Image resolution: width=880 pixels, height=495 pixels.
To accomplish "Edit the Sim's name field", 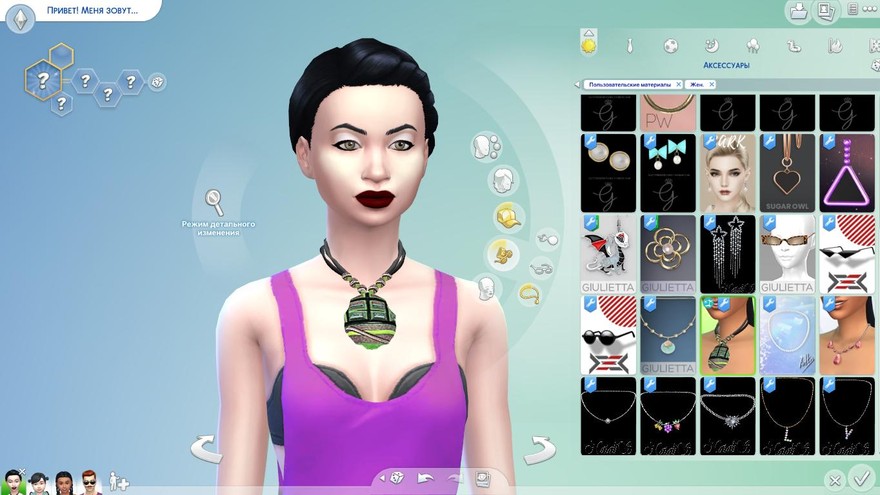I will click(92, 11).
